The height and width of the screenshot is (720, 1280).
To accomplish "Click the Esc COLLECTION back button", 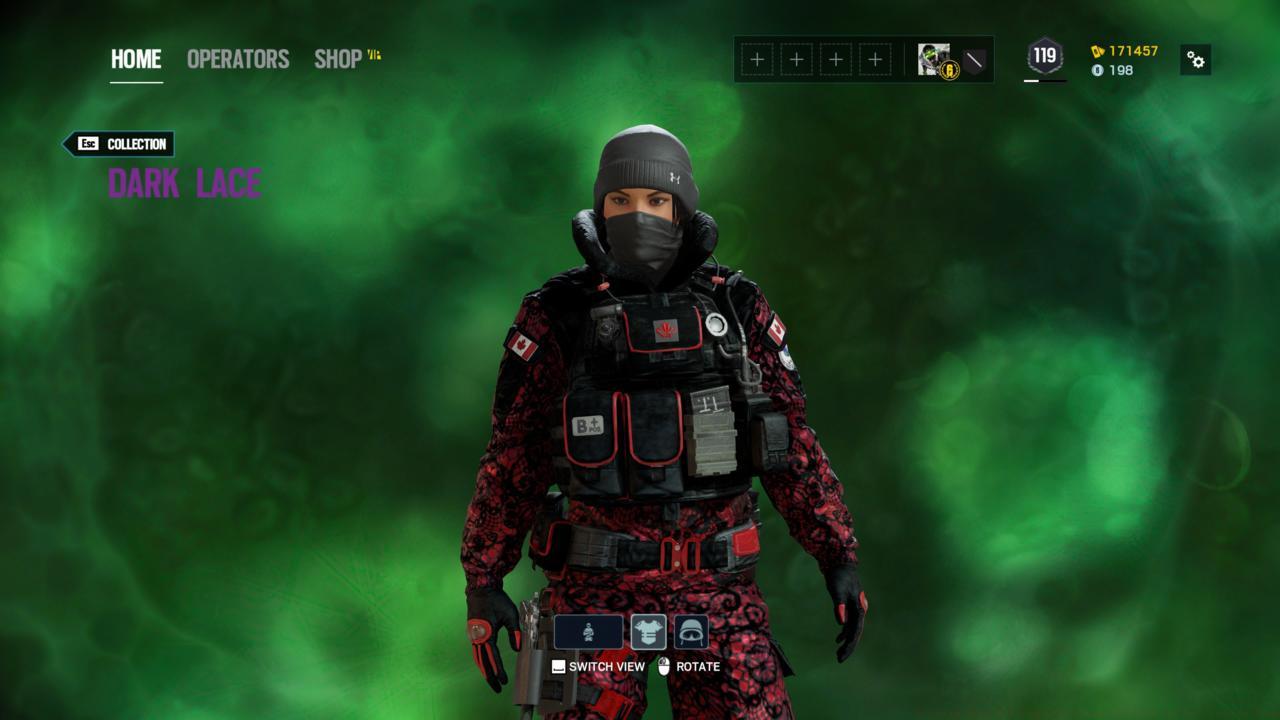I will [x=119, y=144].
